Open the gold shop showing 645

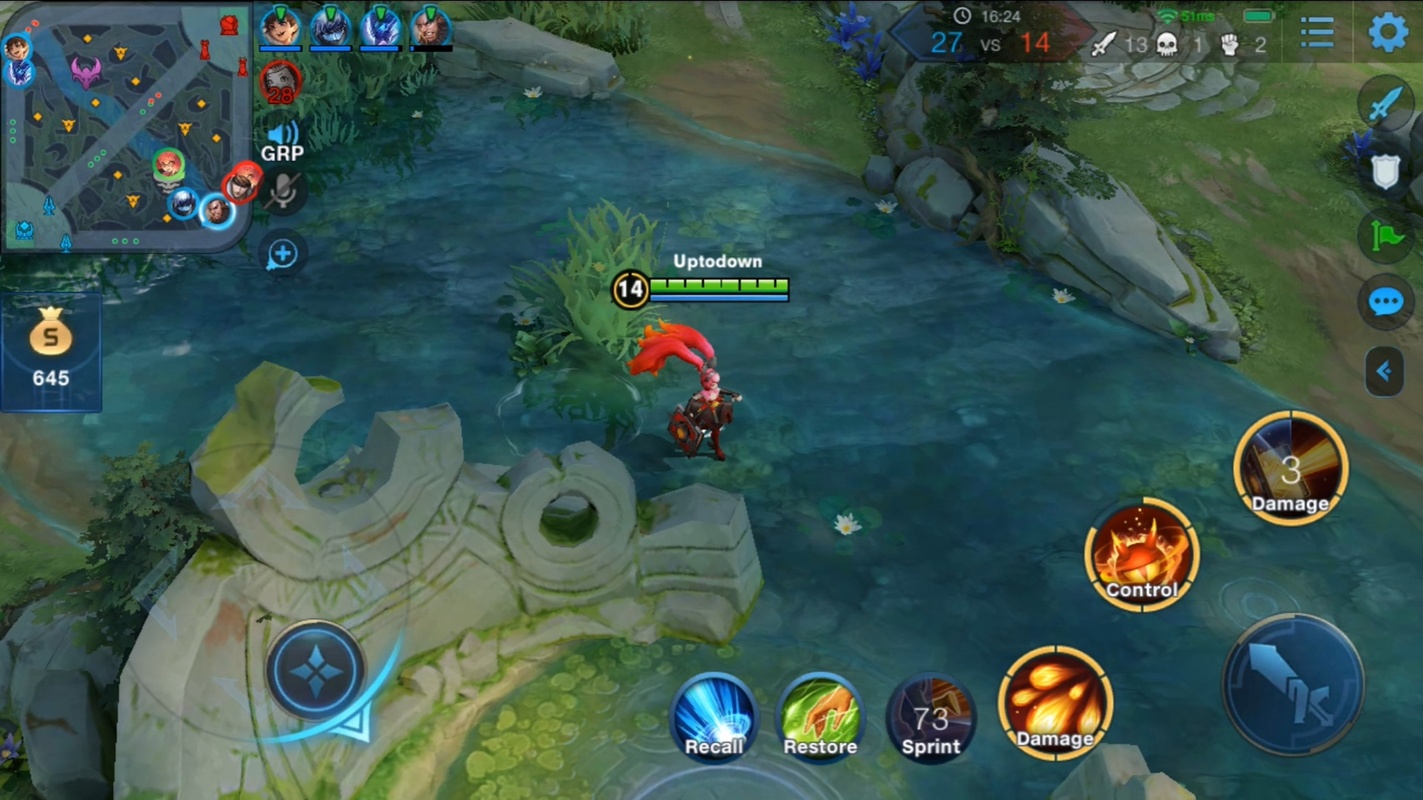click(51, 351)
